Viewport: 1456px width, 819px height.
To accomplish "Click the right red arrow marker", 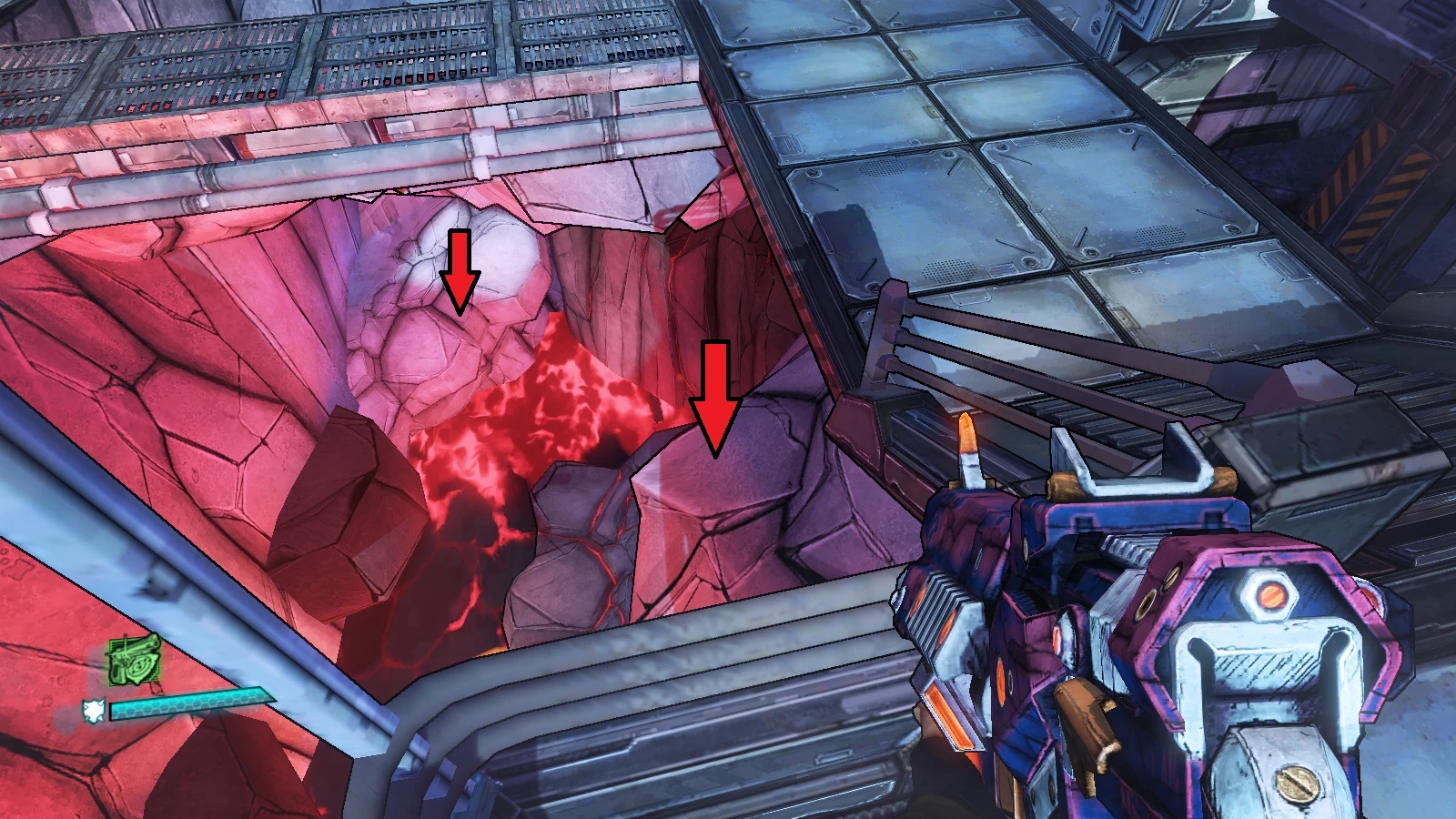I will point(715,391).
